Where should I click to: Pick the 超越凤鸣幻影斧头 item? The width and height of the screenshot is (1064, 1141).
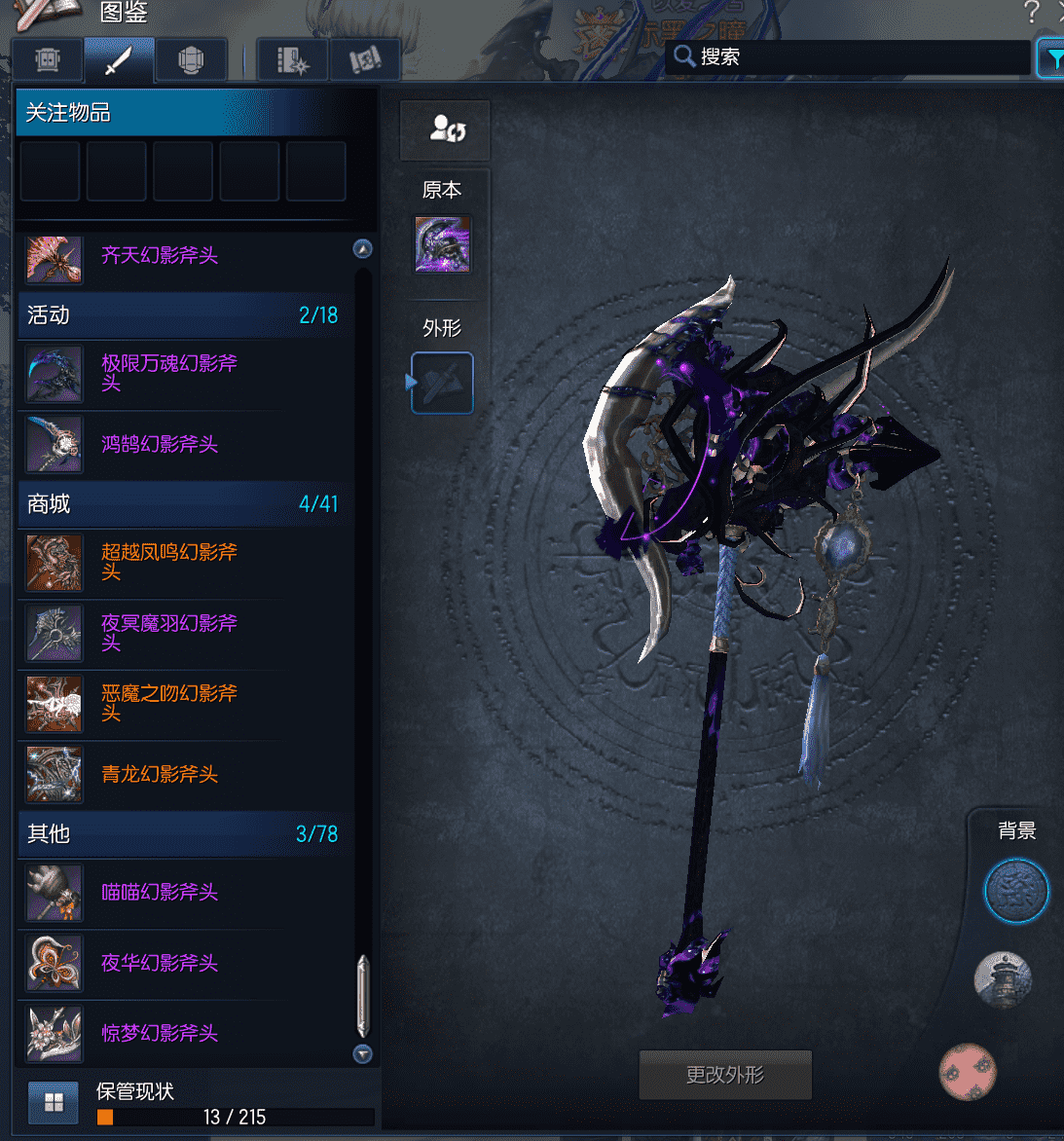(169, 562)
